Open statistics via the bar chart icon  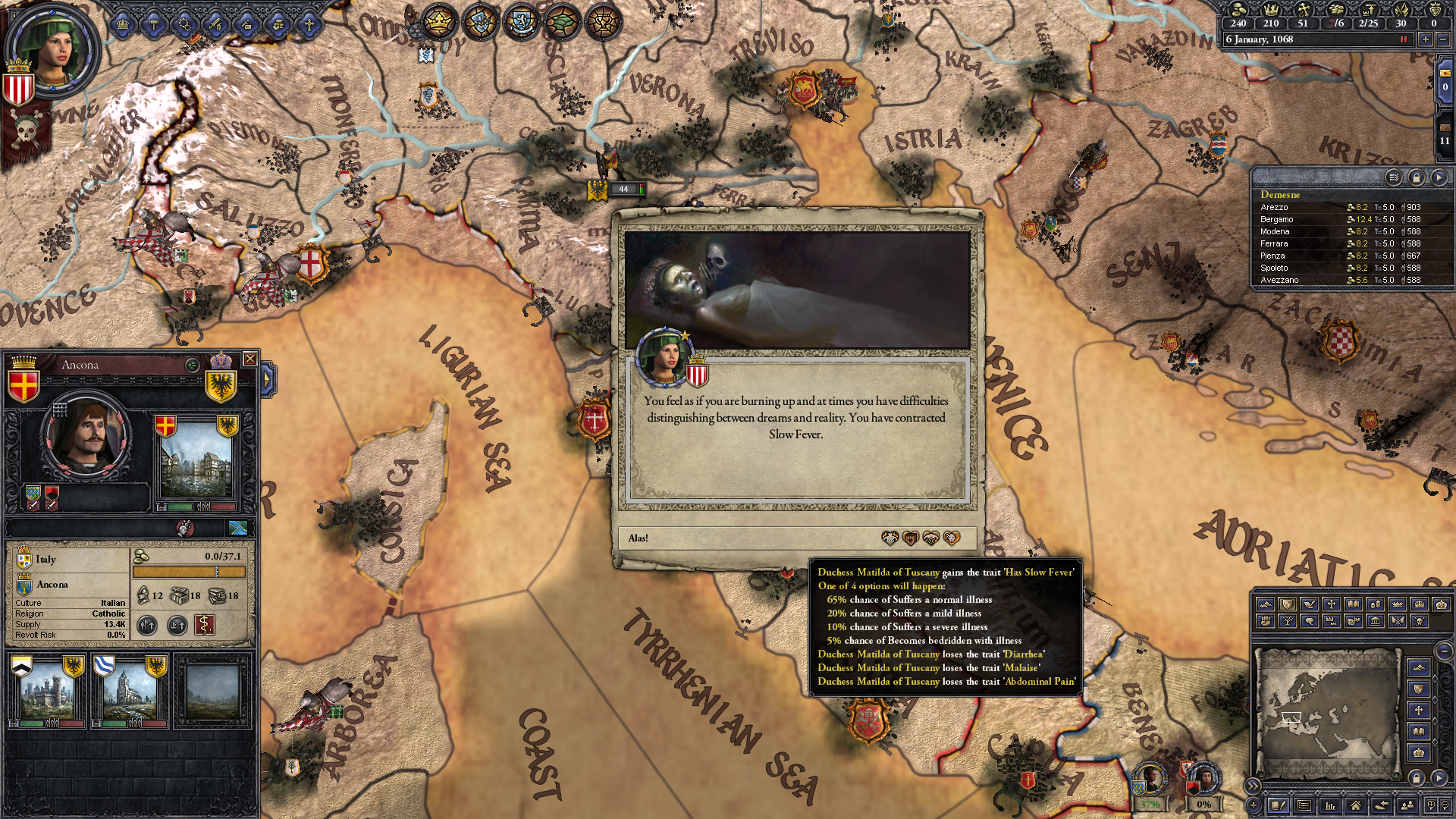[1330, 805]
